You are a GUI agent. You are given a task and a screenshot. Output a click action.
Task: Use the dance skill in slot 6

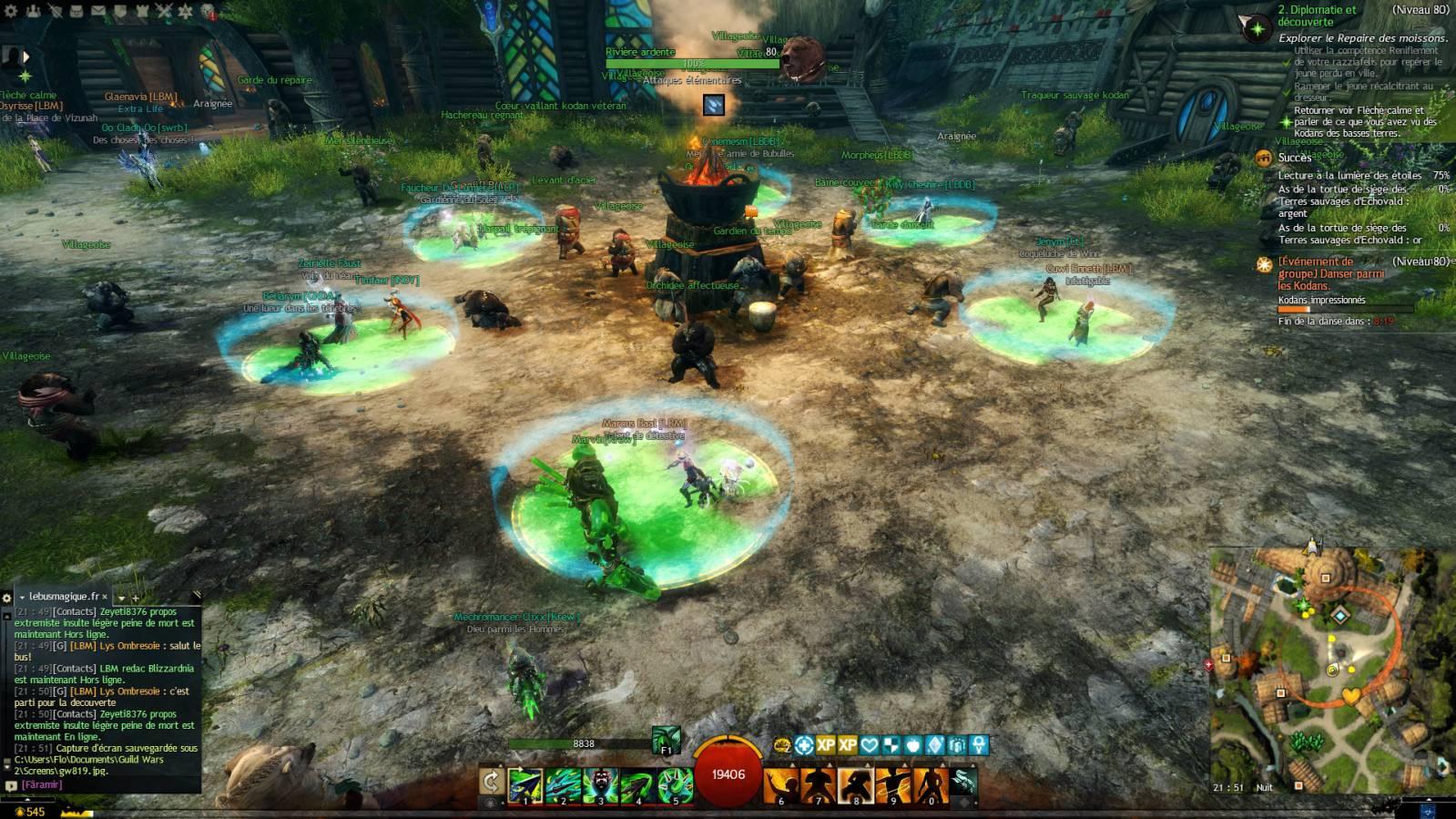click(x=781, y=785)
